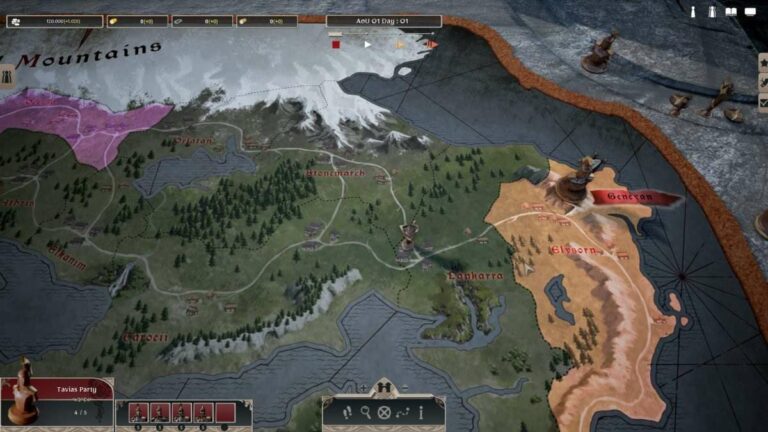Activate the magnifying glass search tool
The height and width of the screenshot is (432, 768).
click(367, 412)
